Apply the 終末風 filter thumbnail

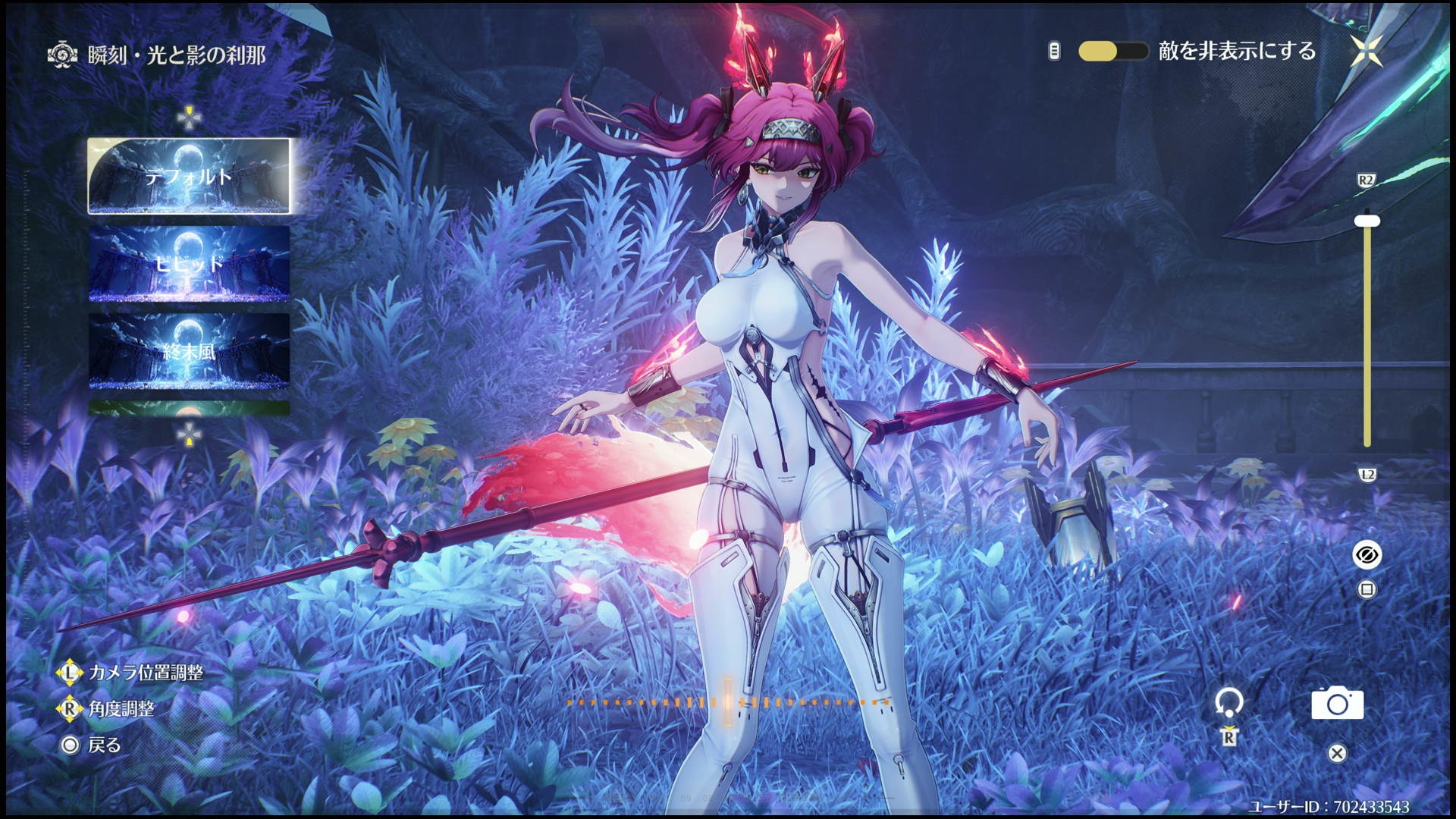point(189,350)
